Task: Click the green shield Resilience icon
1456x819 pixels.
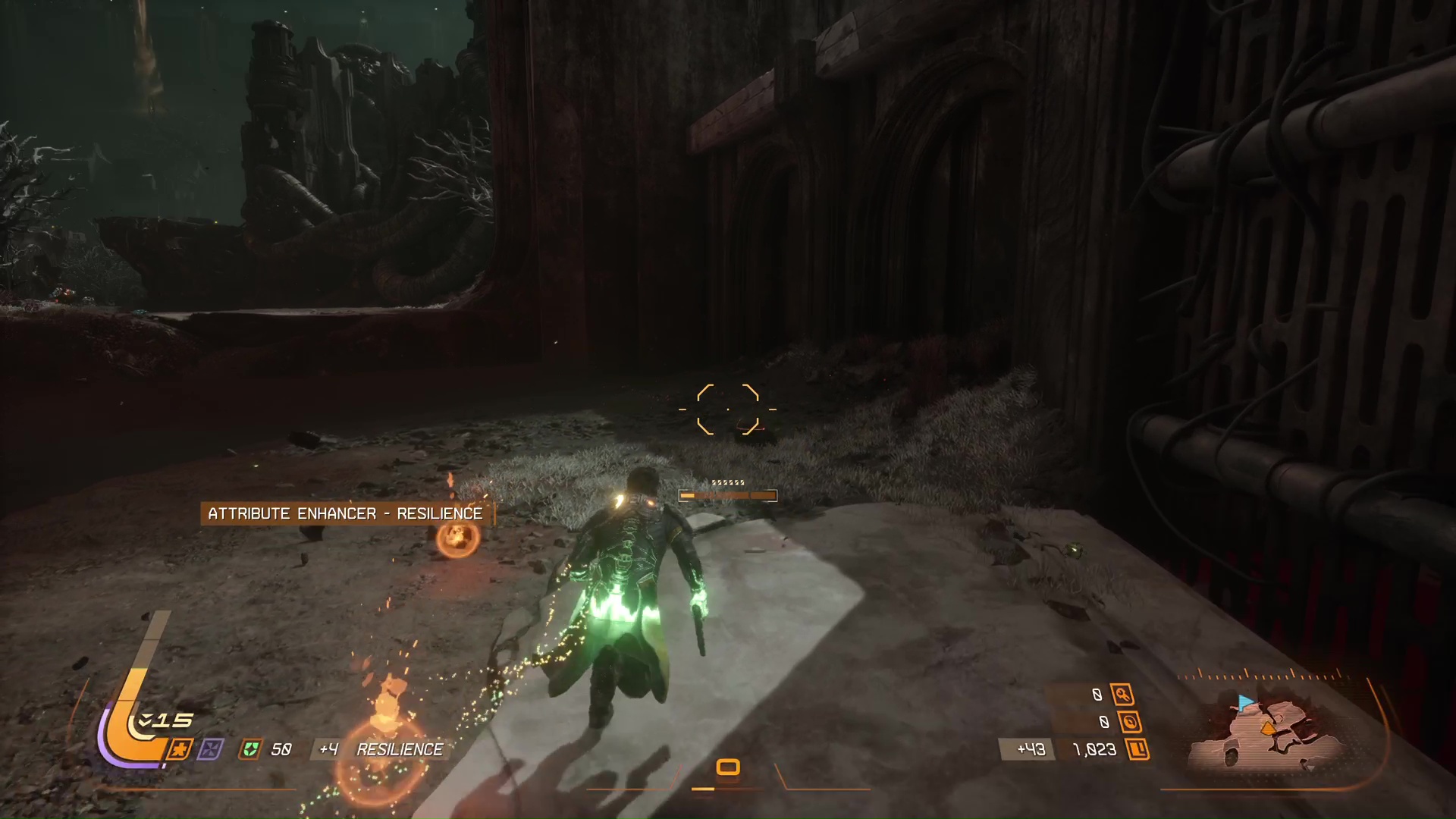Action: 250,748
